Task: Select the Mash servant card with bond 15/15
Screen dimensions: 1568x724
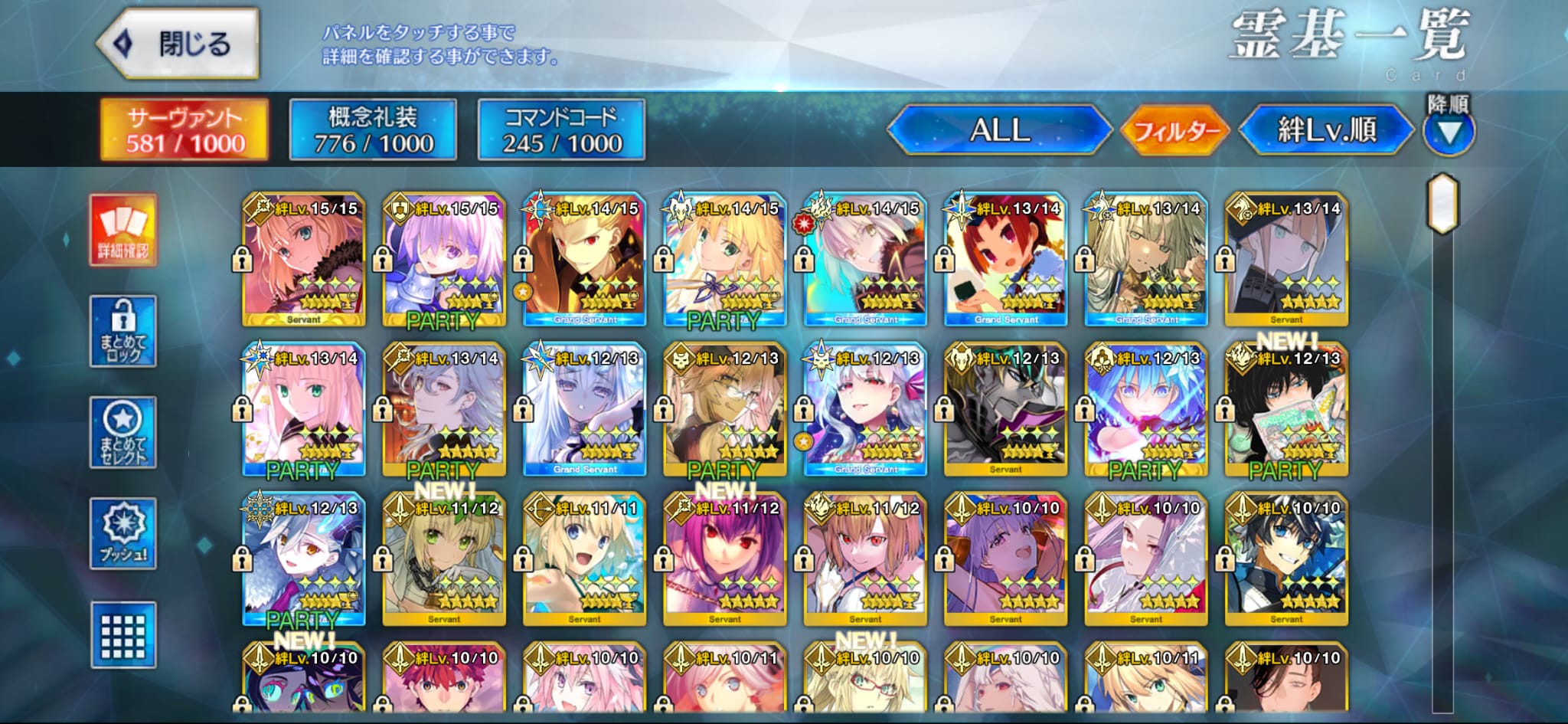Action: coord(444,260)
